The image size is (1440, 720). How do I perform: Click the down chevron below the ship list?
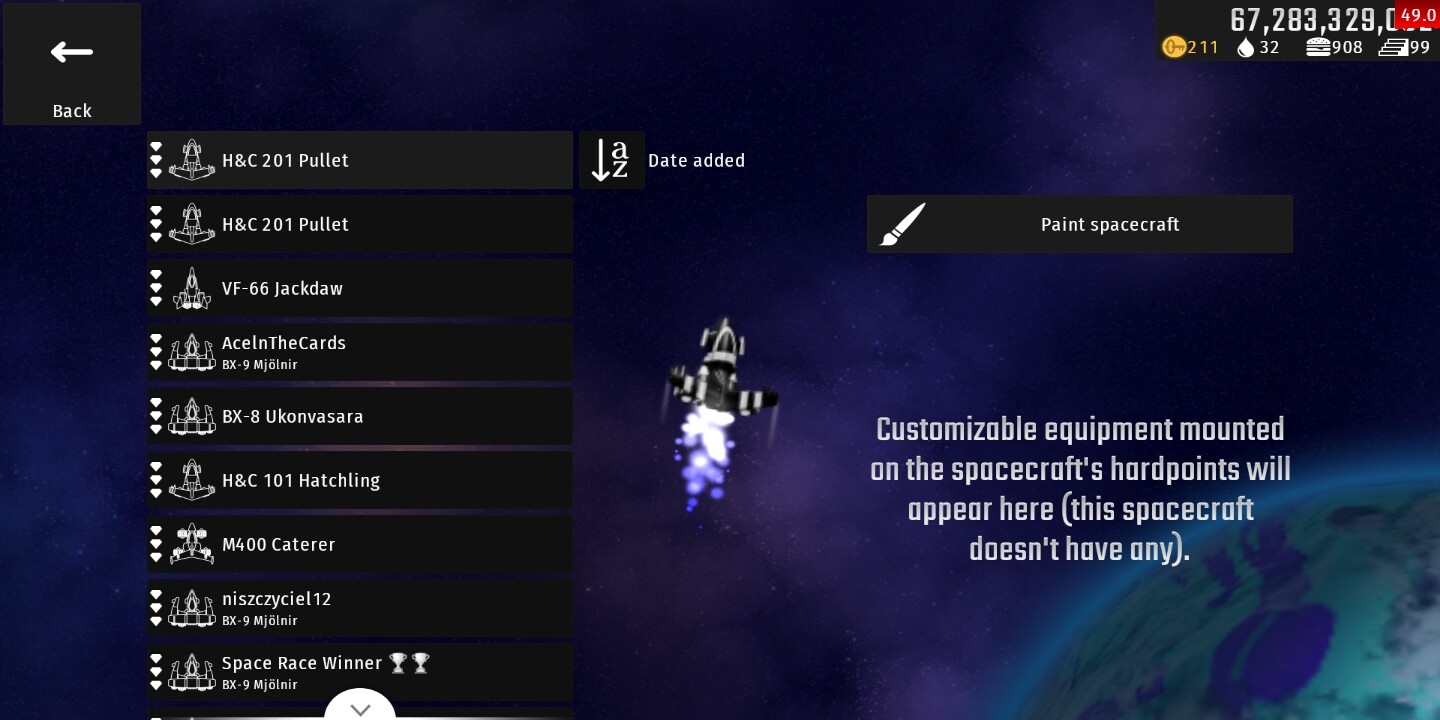coord(360,708)
